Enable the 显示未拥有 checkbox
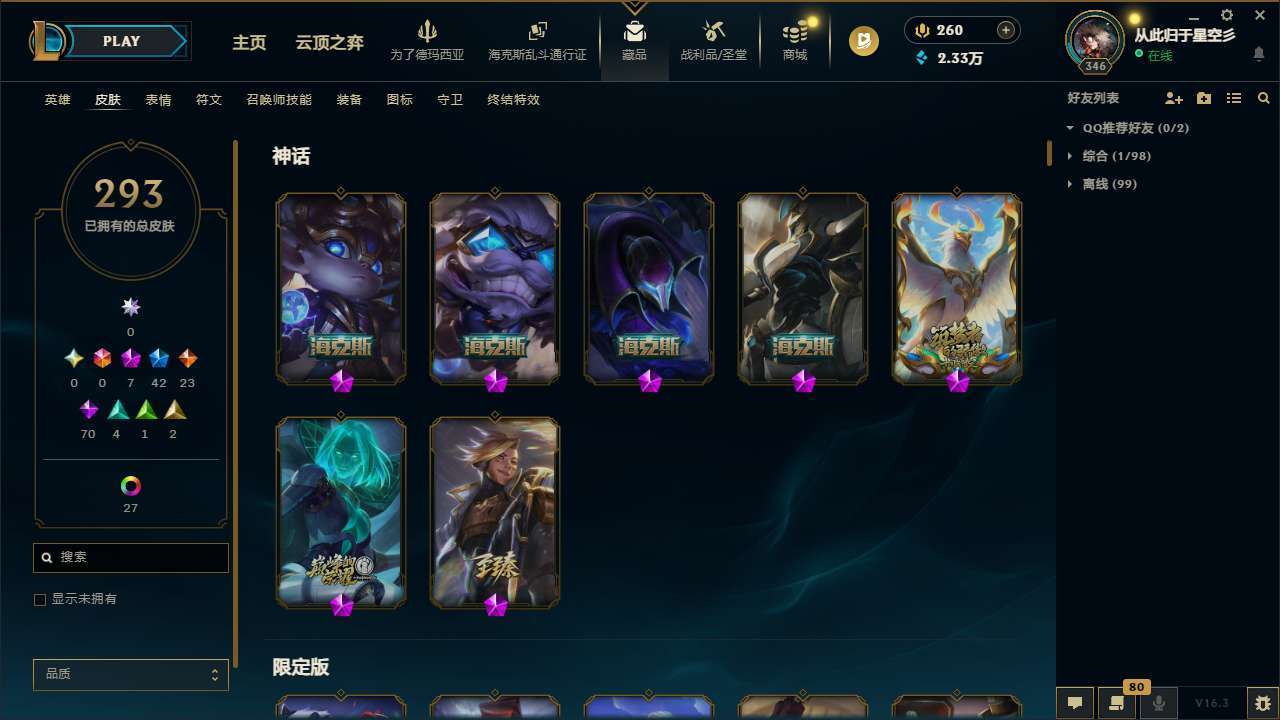The image size is (1280, 720). pyautogui.click(x=40, y=599)
